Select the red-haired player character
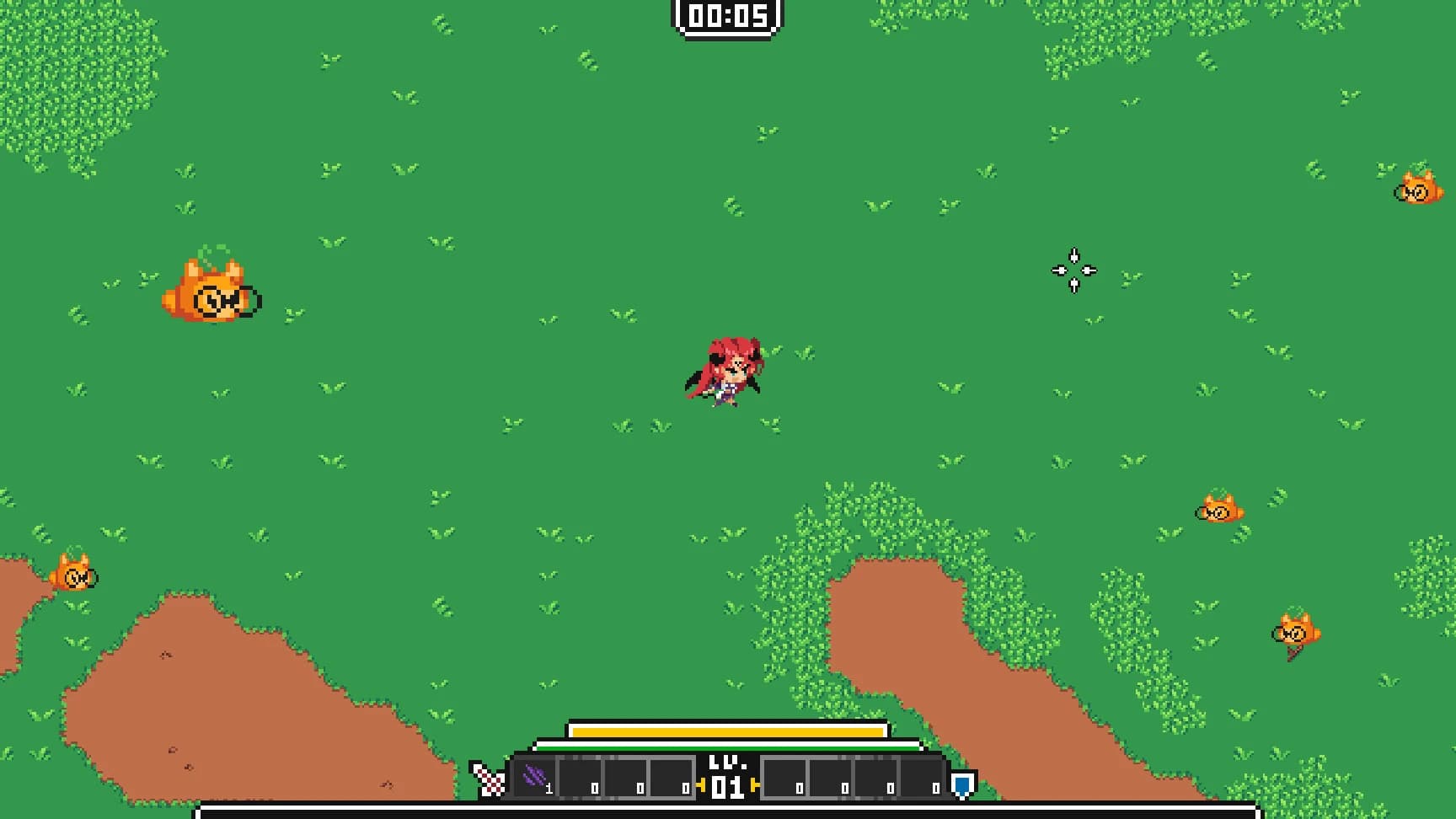The height and width of the screenshot is (819, 1456). [728, 371]
